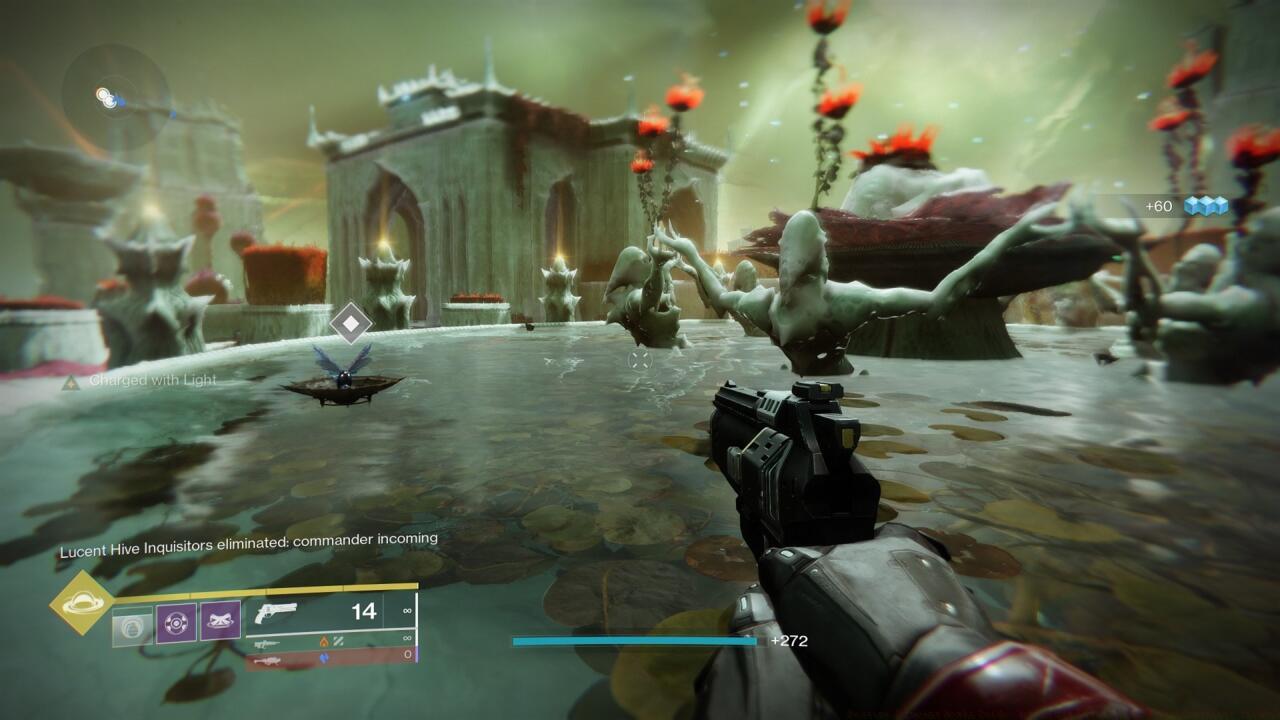Expand the objective text banner
This screenshot has width=1280, height=720.
[250, 538]
